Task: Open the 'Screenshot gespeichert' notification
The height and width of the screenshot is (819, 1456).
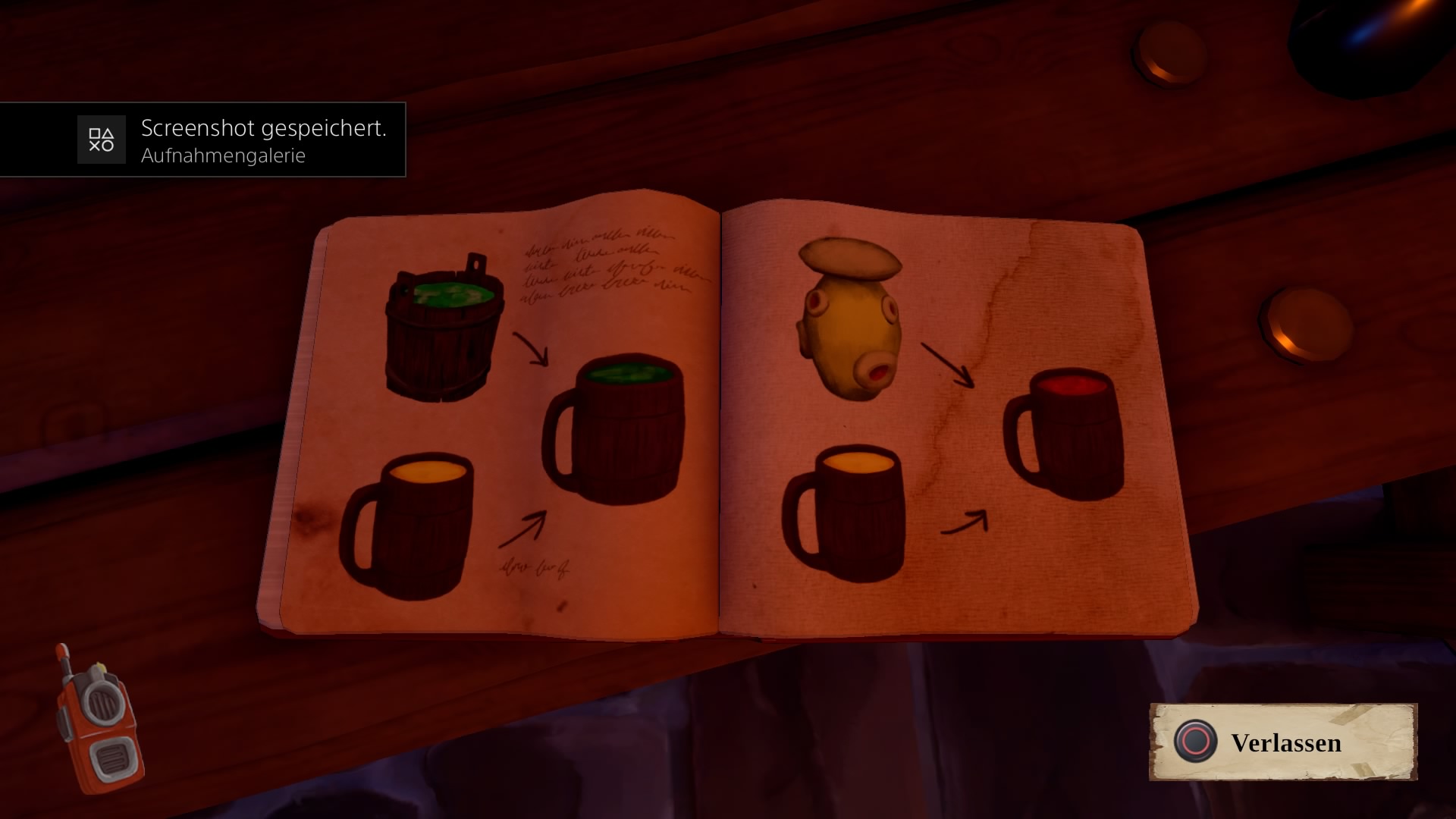Action: point(202,140)
